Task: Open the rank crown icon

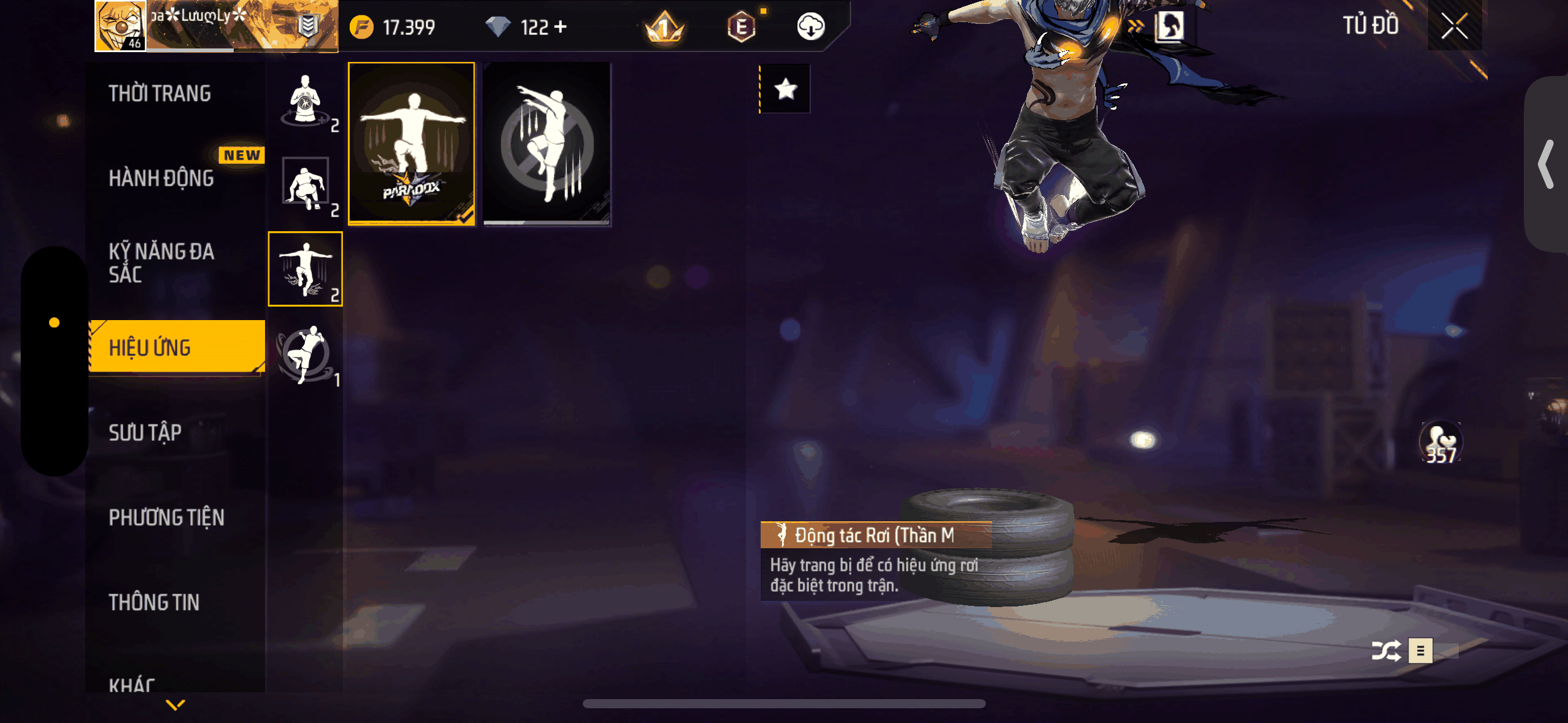Action: (664, 28)
